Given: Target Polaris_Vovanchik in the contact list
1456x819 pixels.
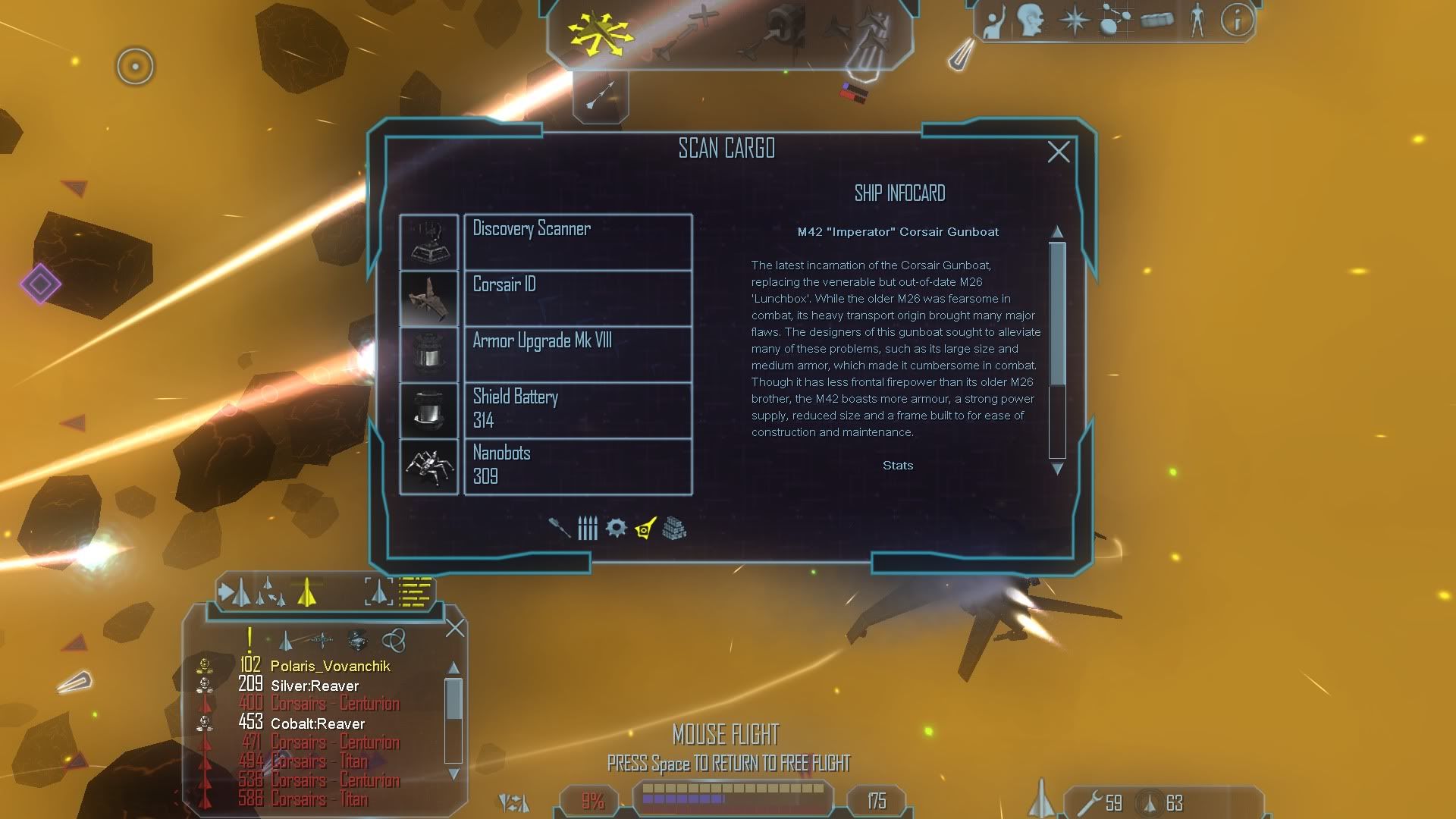Looking at the screenshot, I should (330, 666).
